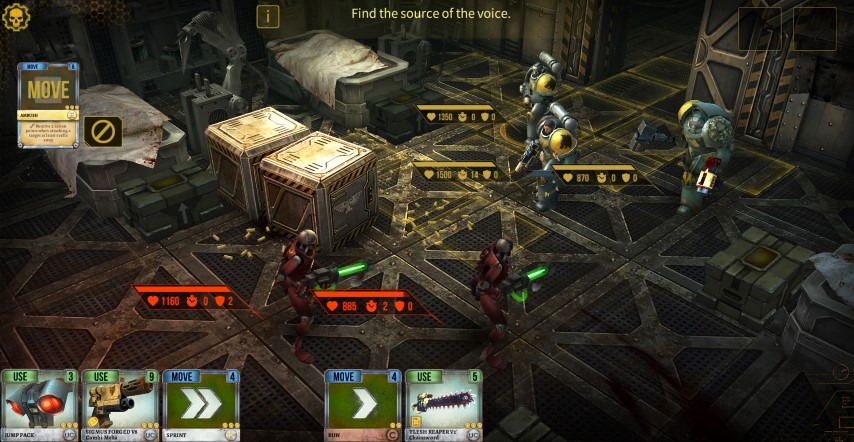Open the skull gear menu

17,17
